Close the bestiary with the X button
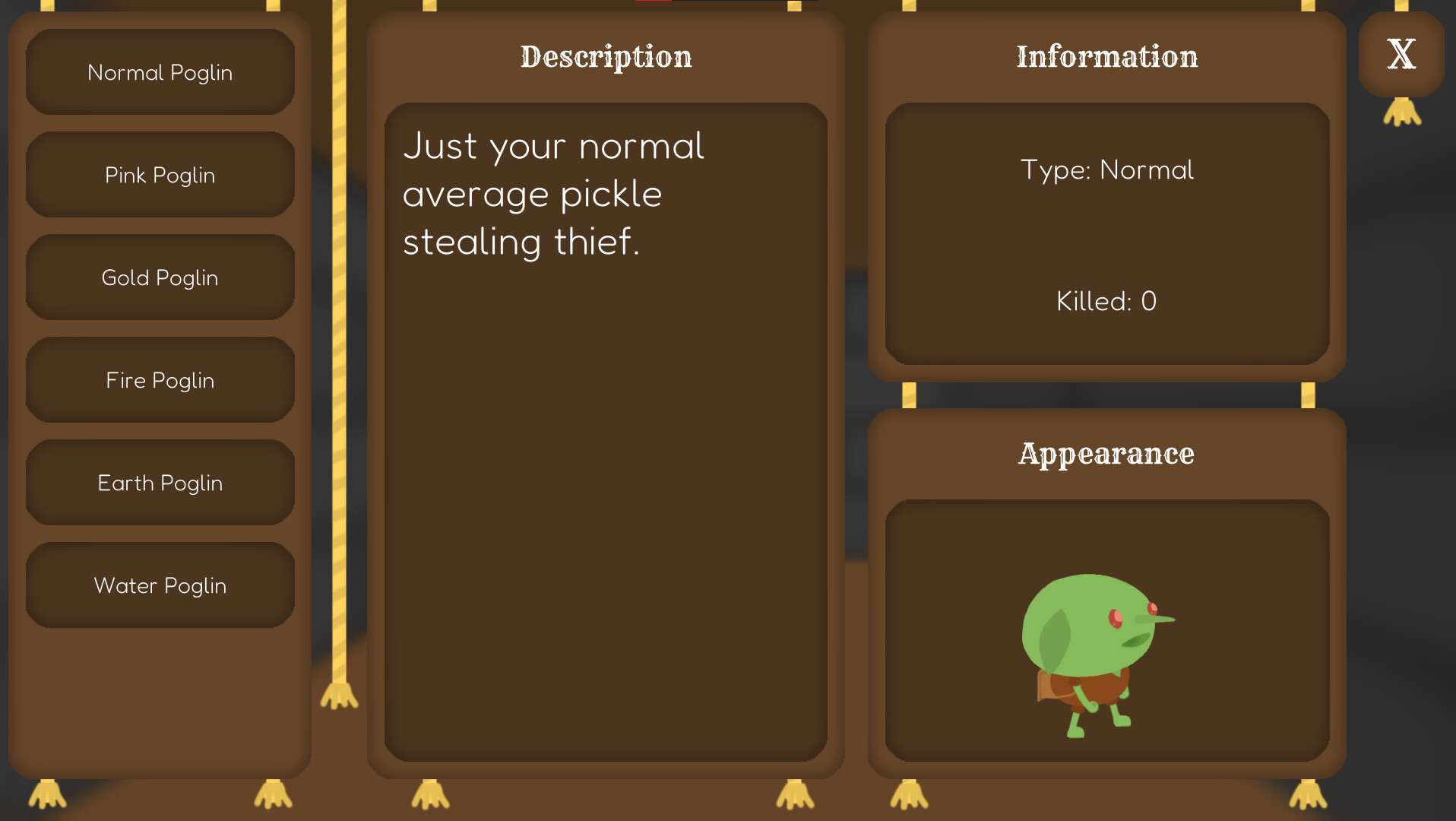Screen dimensions: 1456x821 (x=1401, y=55)
